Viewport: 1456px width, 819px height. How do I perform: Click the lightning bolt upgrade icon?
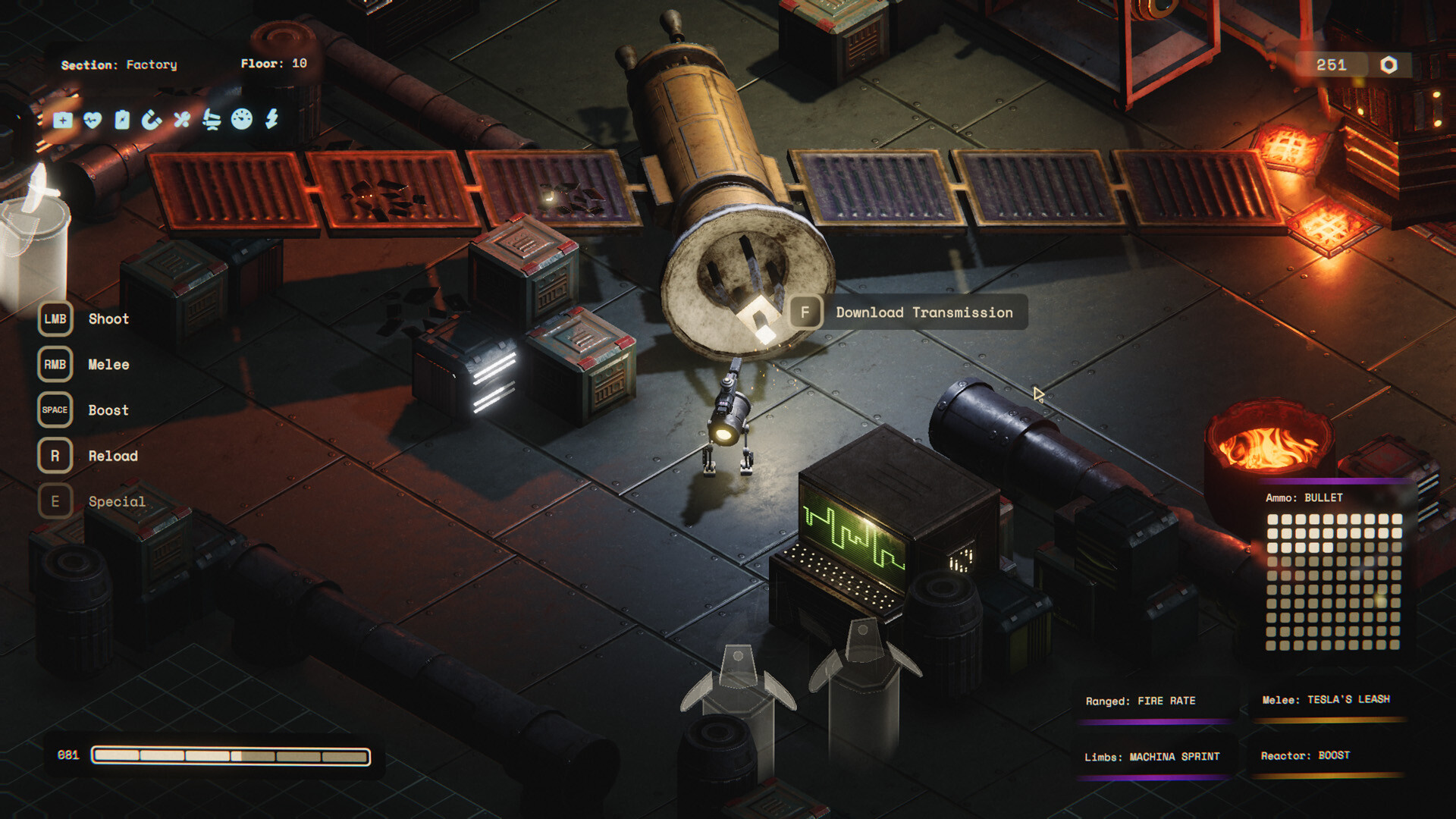pos(272,118)
